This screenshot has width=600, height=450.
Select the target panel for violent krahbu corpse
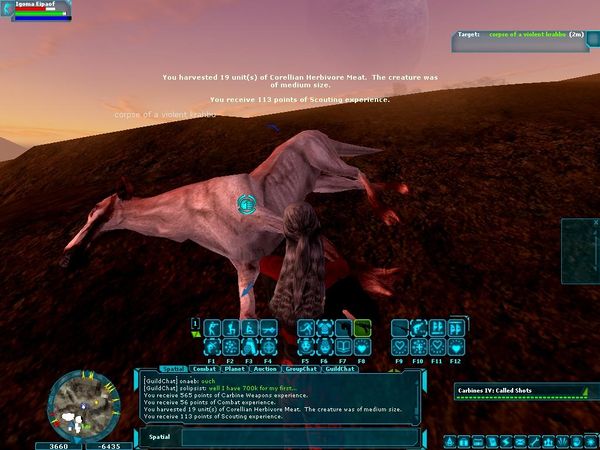(522, 34)
